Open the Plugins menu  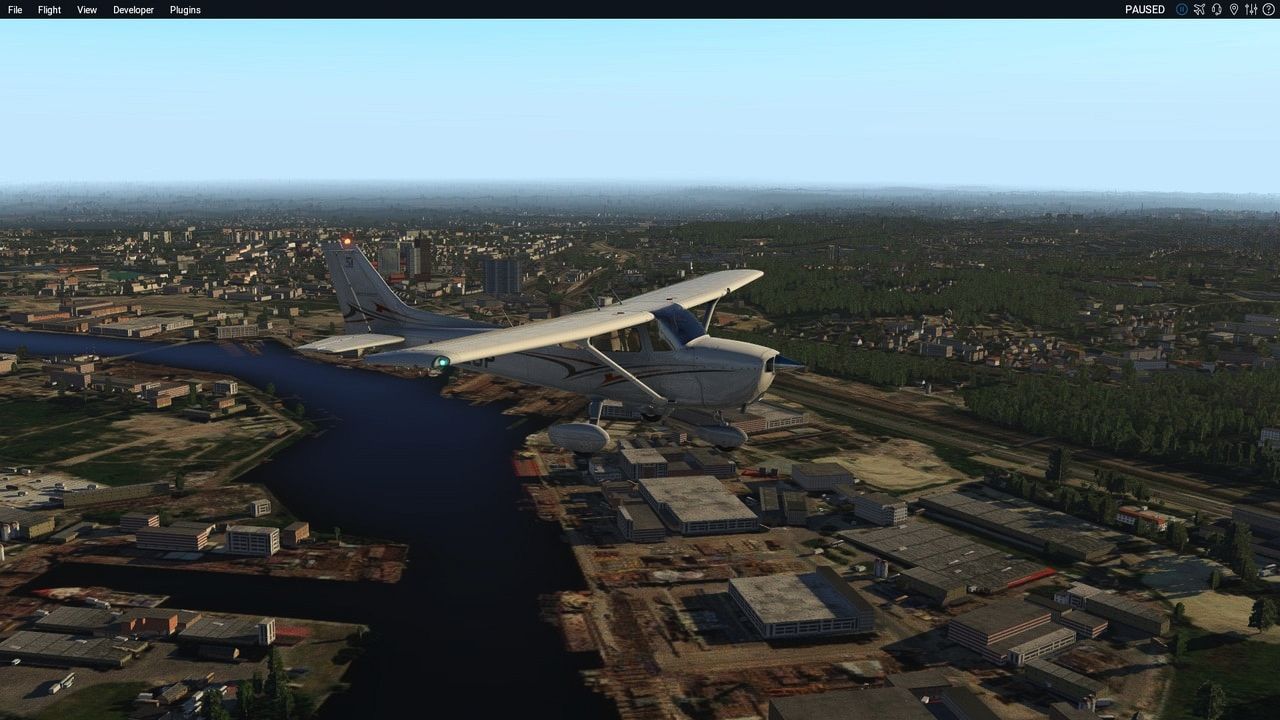pos(185,10)
